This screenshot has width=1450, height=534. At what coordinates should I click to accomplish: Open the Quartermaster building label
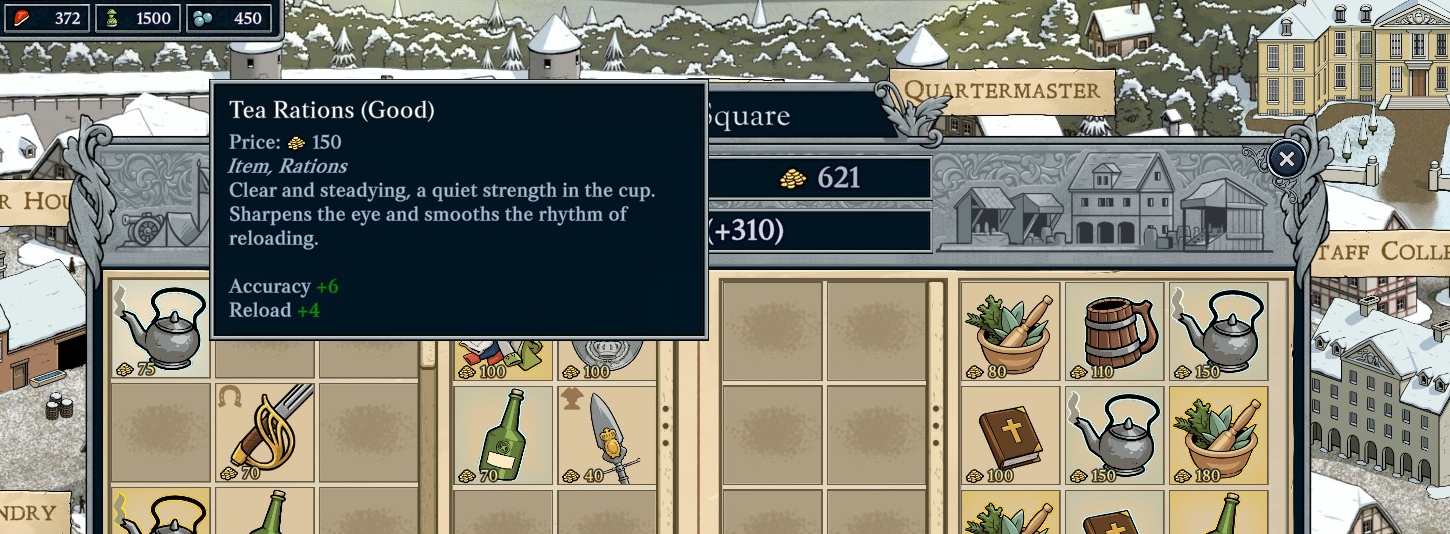click(x=1001, y=91)
